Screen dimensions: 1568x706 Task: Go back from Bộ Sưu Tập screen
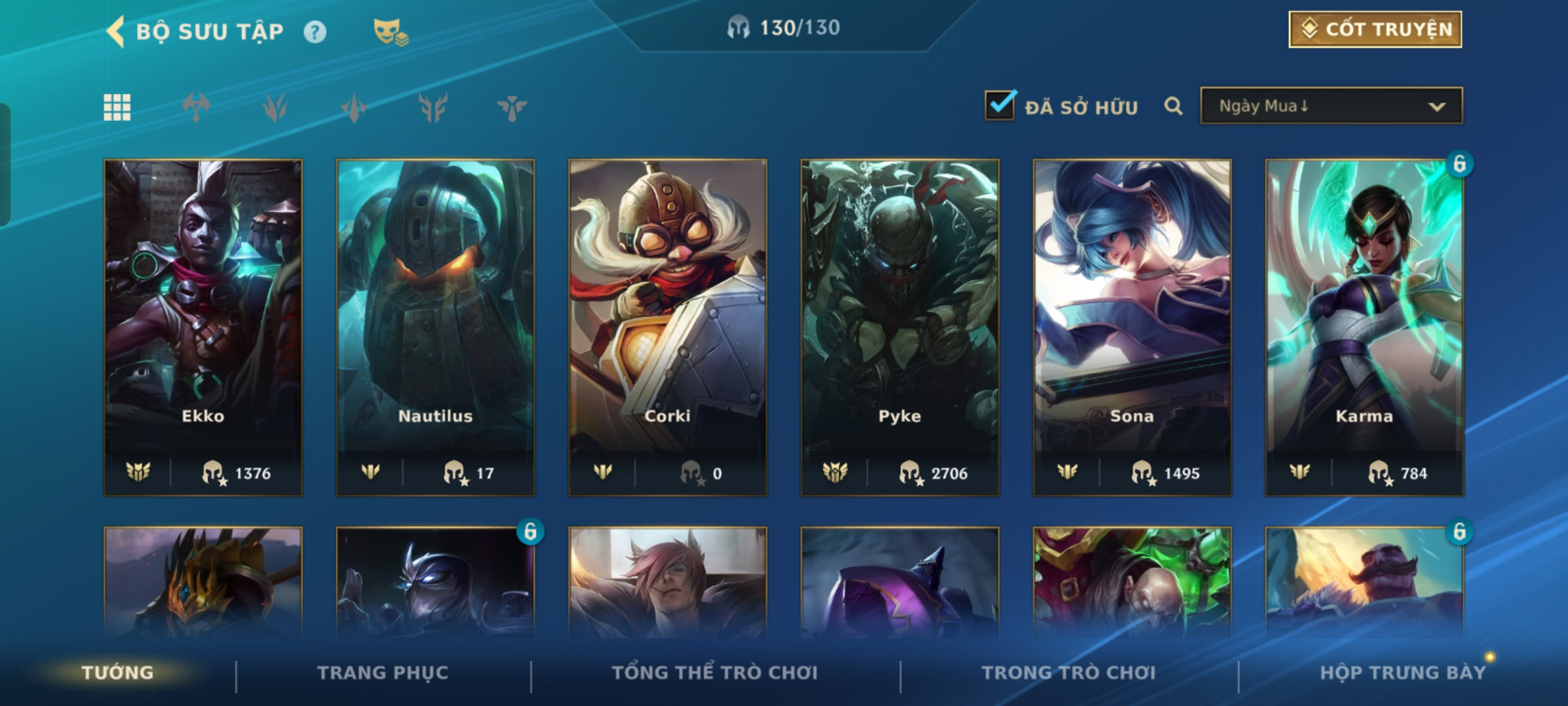116,31
